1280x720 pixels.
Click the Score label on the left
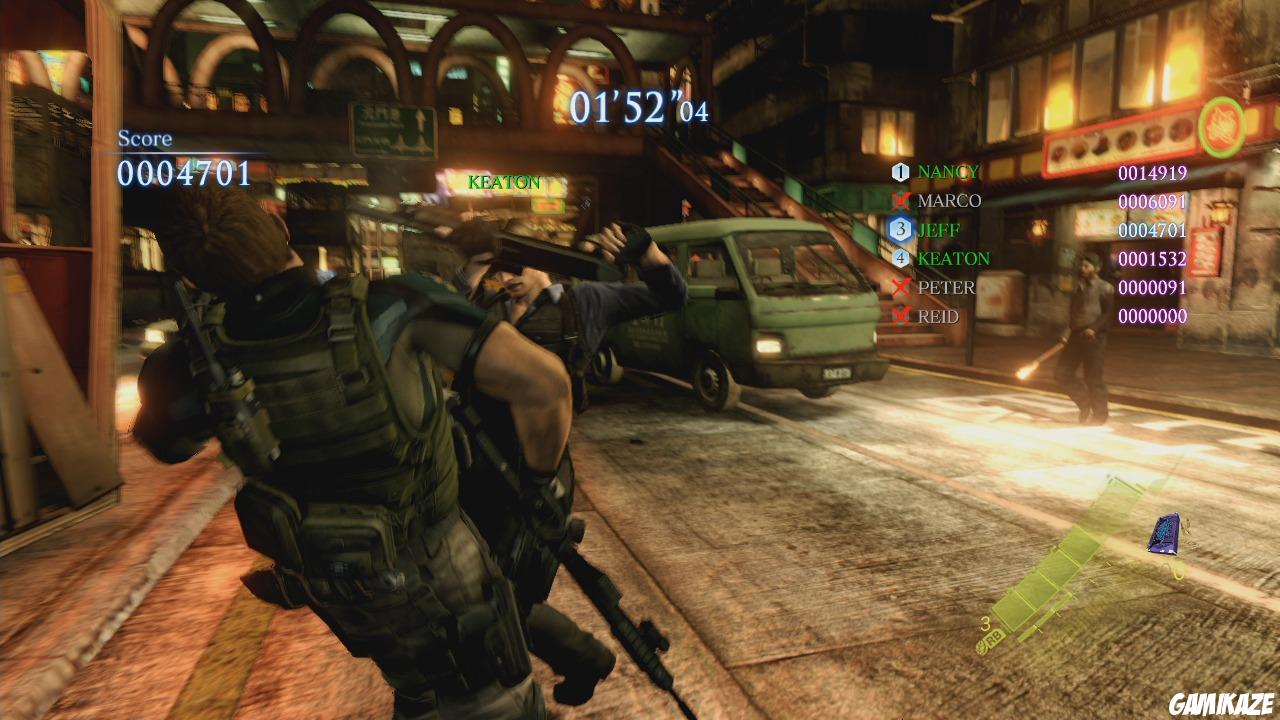click(146, 140)
